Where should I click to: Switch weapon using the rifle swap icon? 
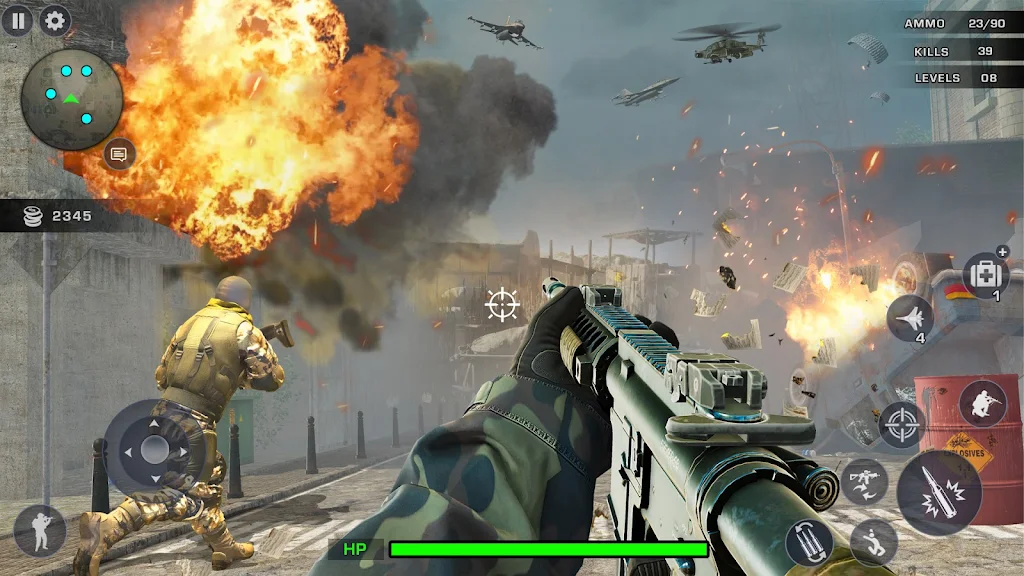tap(864, 480)
